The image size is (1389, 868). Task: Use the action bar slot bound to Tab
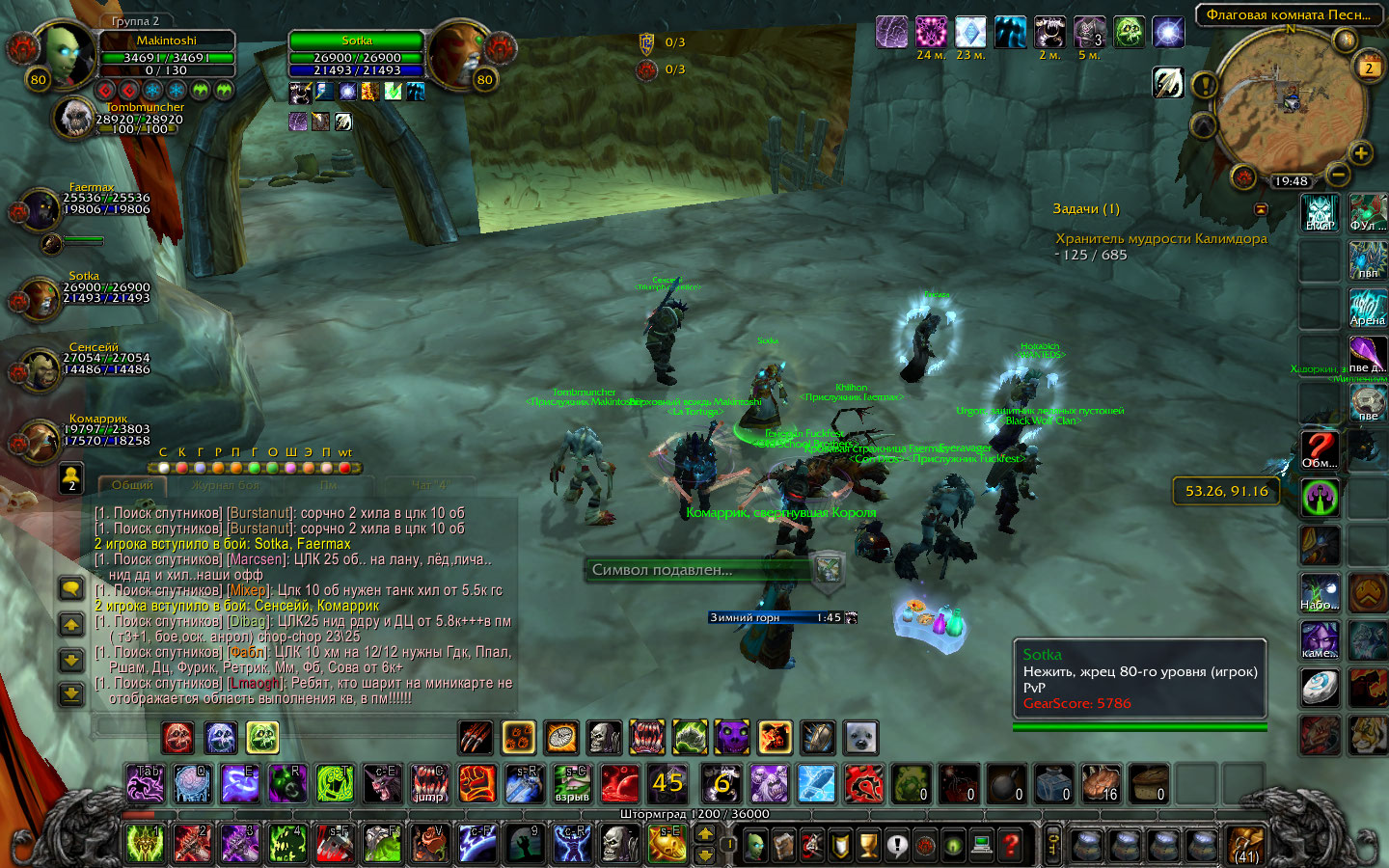pyautogui.click(x=146, y=783)
